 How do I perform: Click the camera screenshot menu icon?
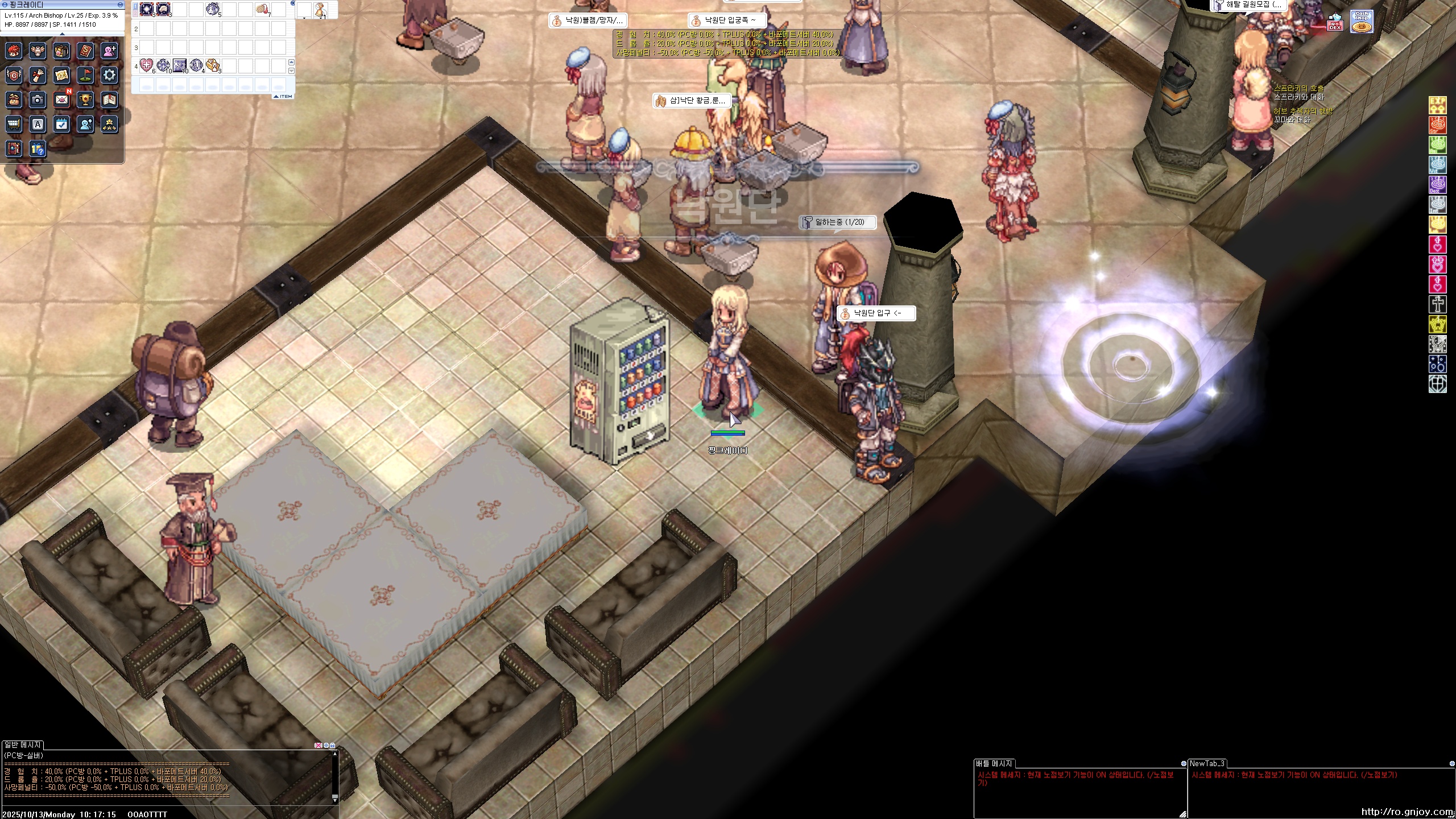point(38,100)
